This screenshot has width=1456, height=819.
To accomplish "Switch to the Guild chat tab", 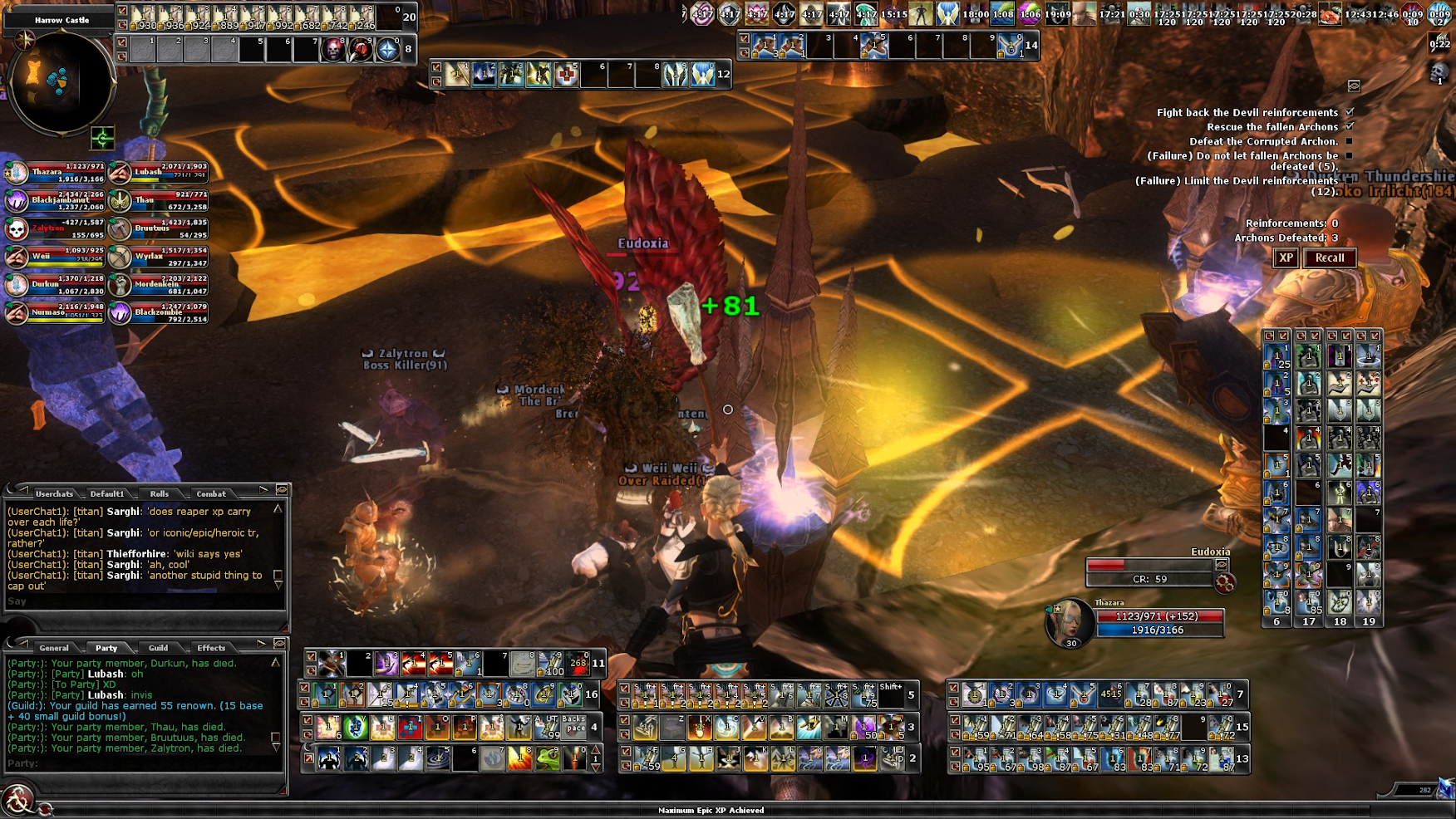I will pos(158,648).
